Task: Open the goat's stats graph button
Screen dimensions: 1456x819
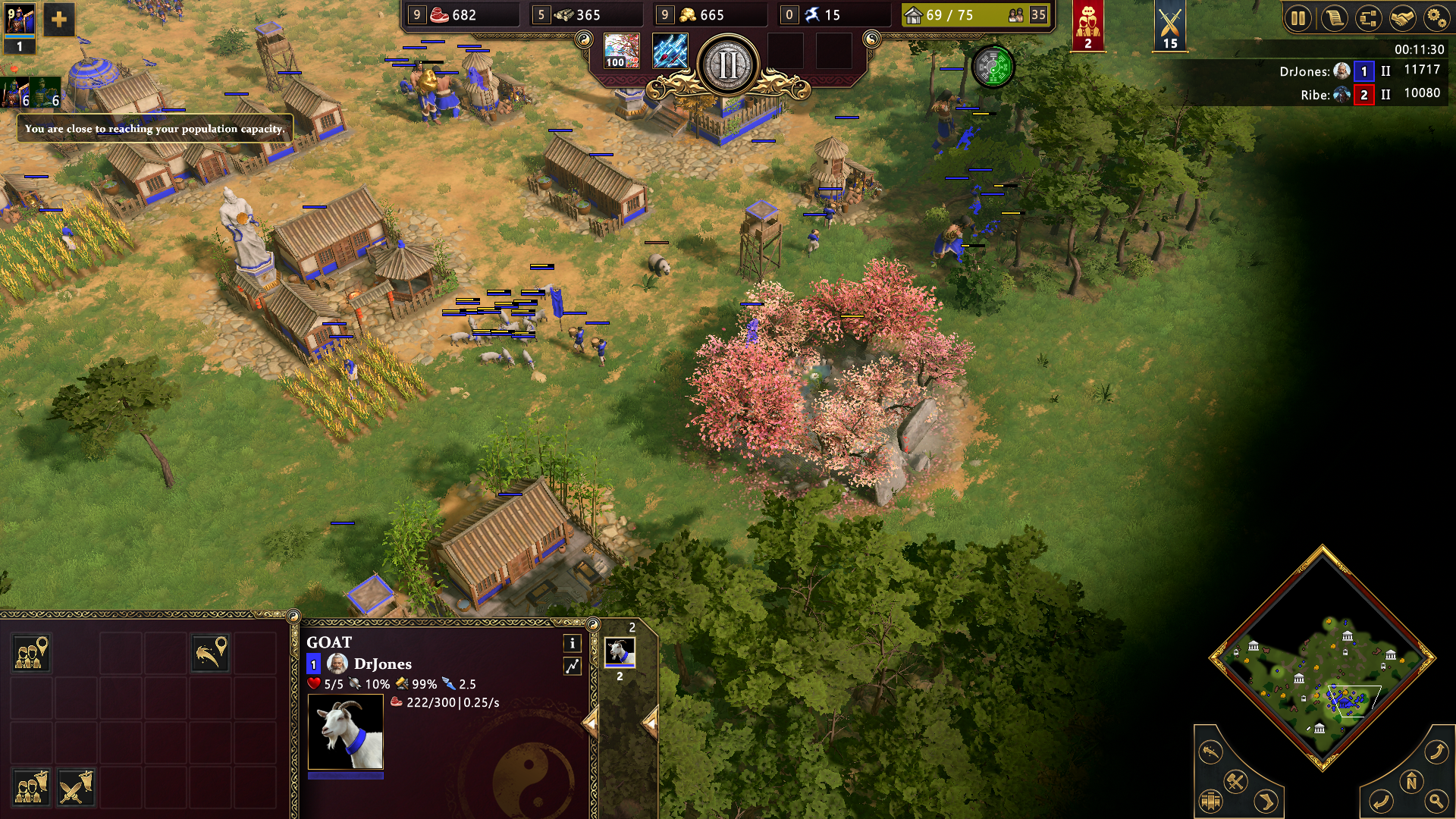Action: click(573, 666)
